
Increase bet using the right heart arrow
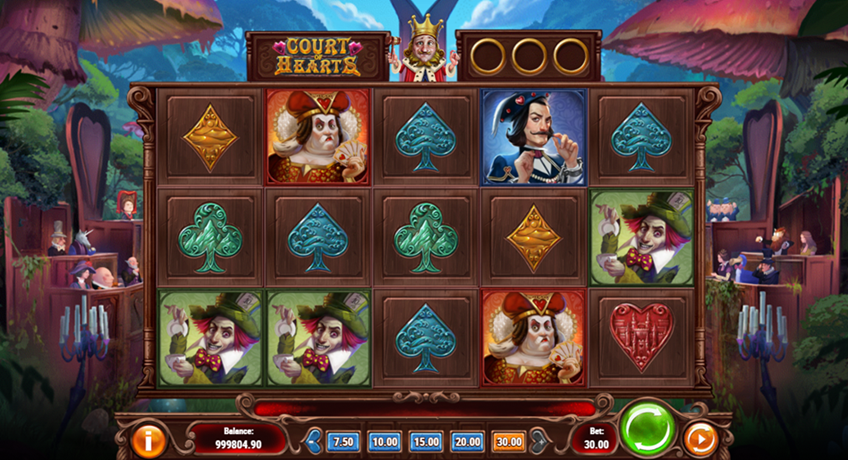point(538,440)
